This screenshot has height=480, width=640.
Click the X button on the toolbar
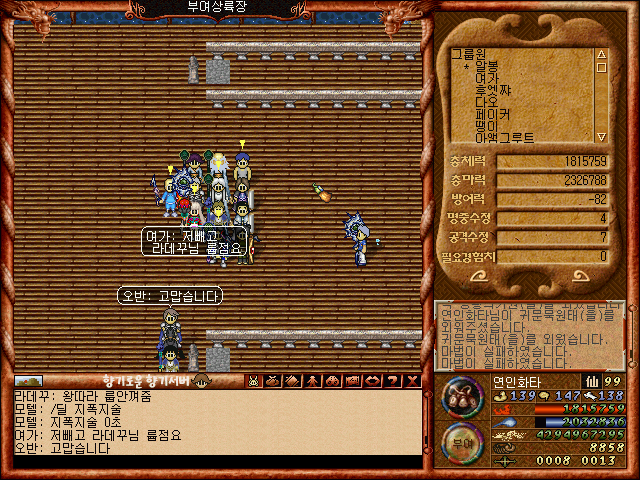[413, 381]
